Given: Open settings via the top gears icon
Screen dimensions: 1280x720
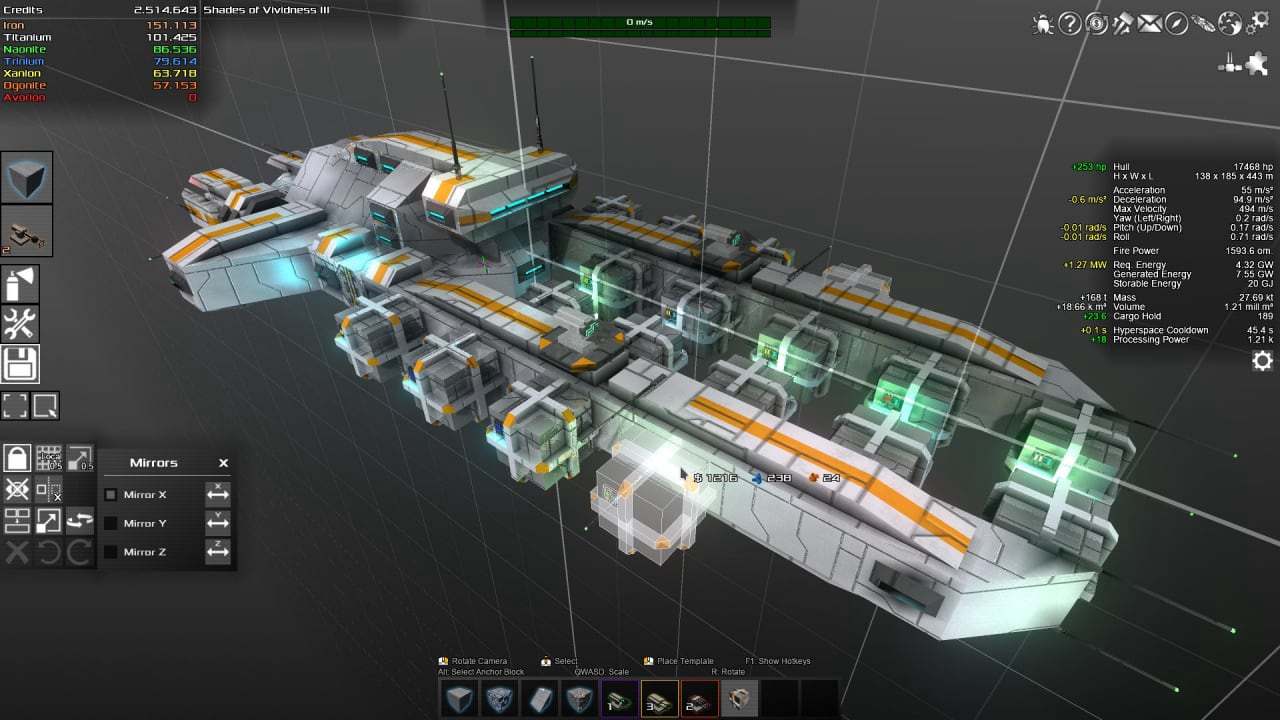Looking at the screenshot, I should tap(1257, 23).
